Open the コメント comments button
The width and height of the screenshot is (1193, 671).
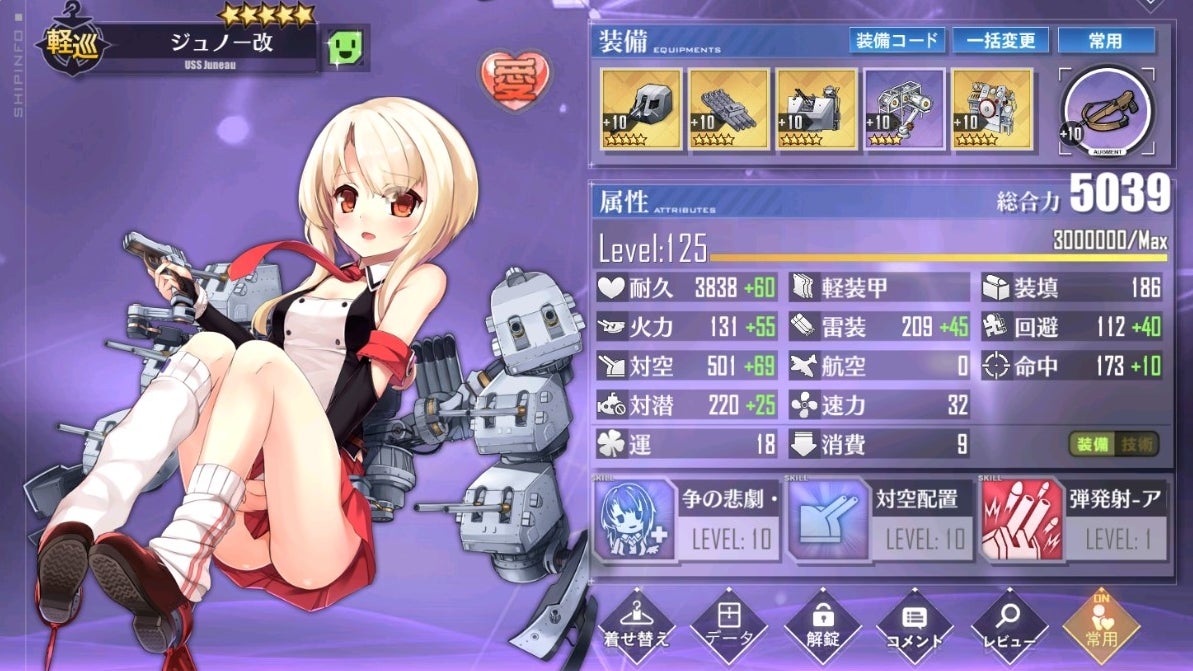(x=914, y=623)
